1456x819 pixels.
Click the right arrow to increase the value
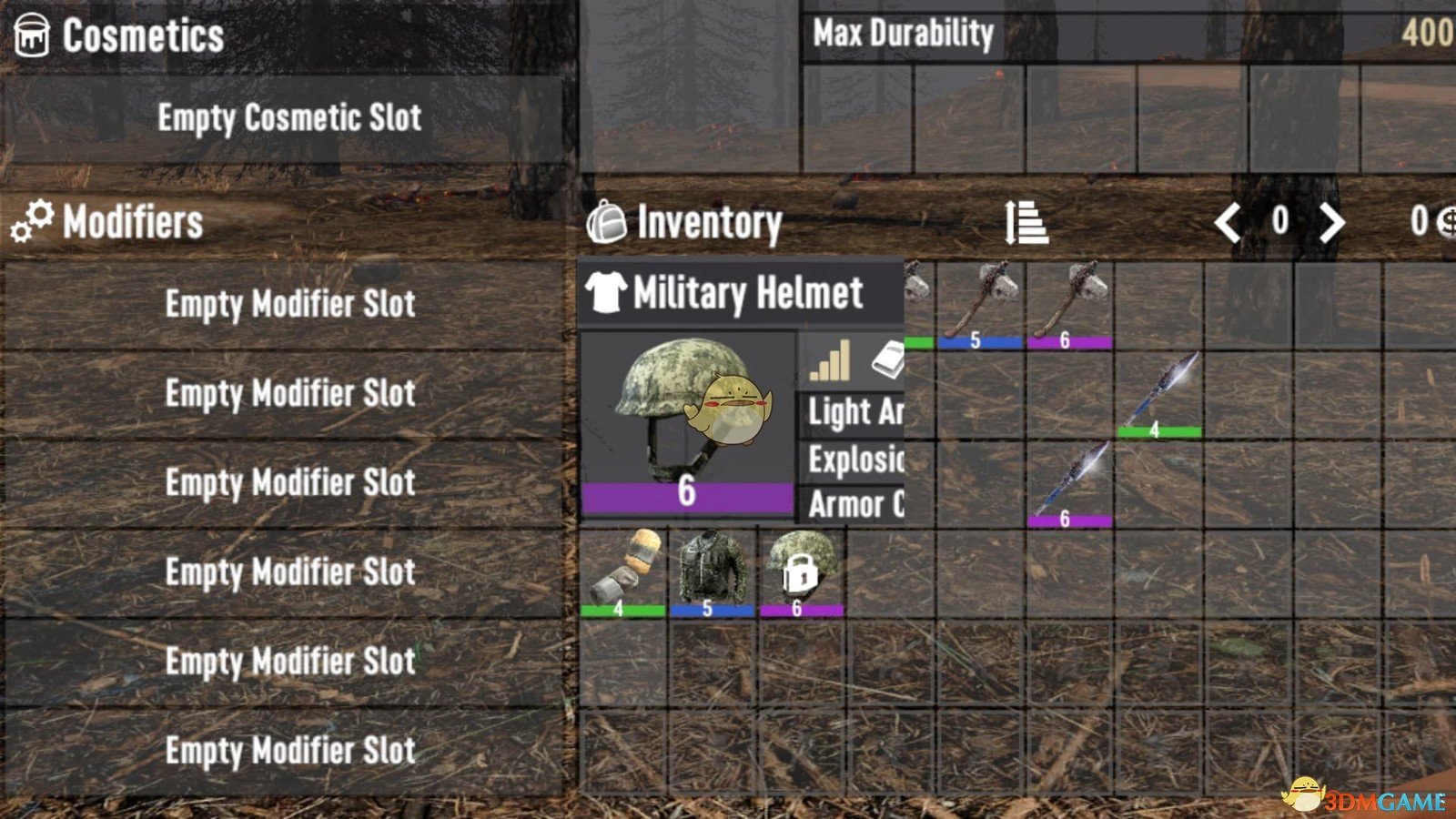point(1334,220)
